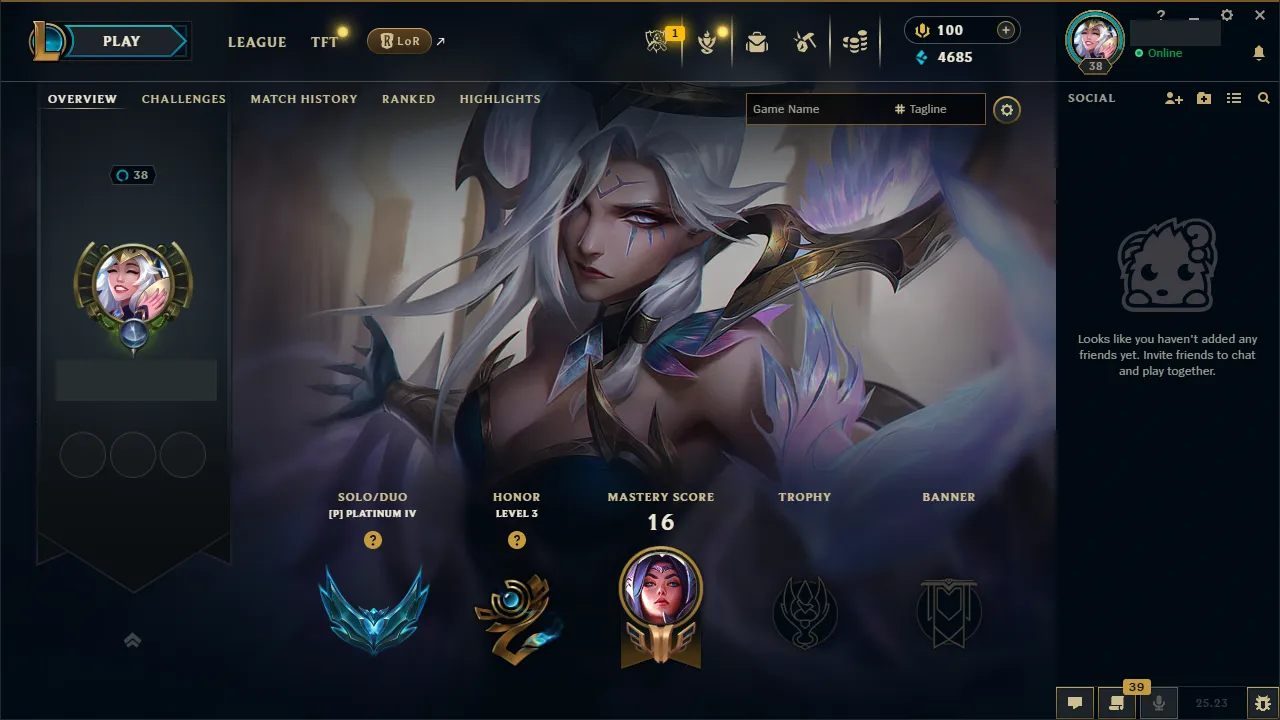
Task: Open the Collection coins icon
Action: [855, 41]
